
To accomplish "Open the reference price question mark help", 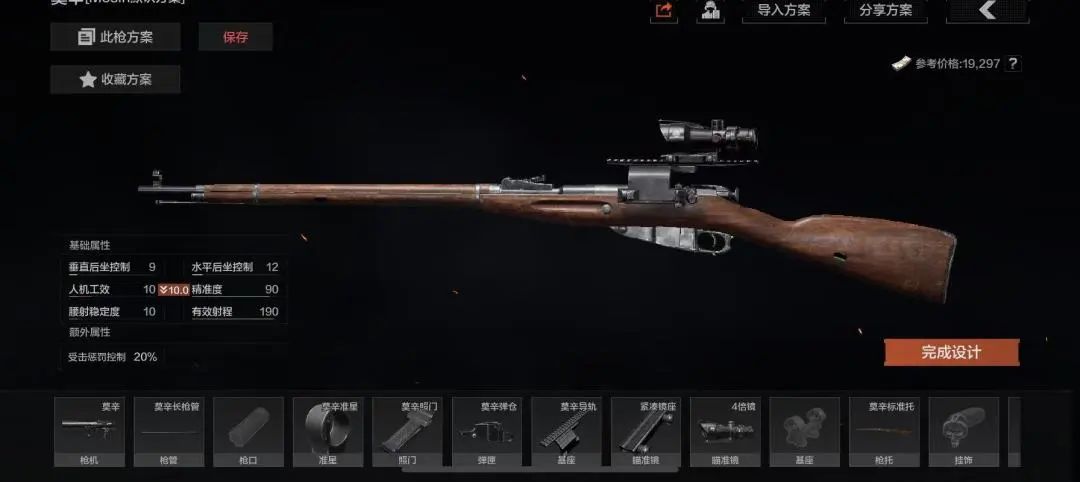I will pos(1013,64).
